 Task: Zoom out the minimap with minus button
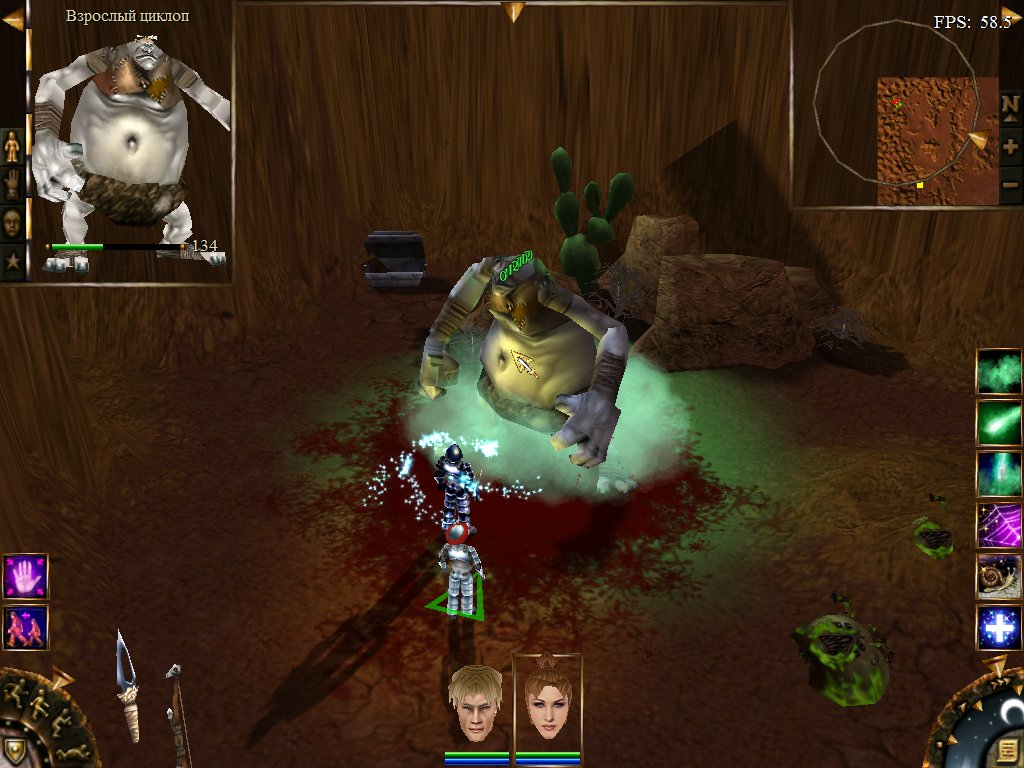(x=1010, y=185)
